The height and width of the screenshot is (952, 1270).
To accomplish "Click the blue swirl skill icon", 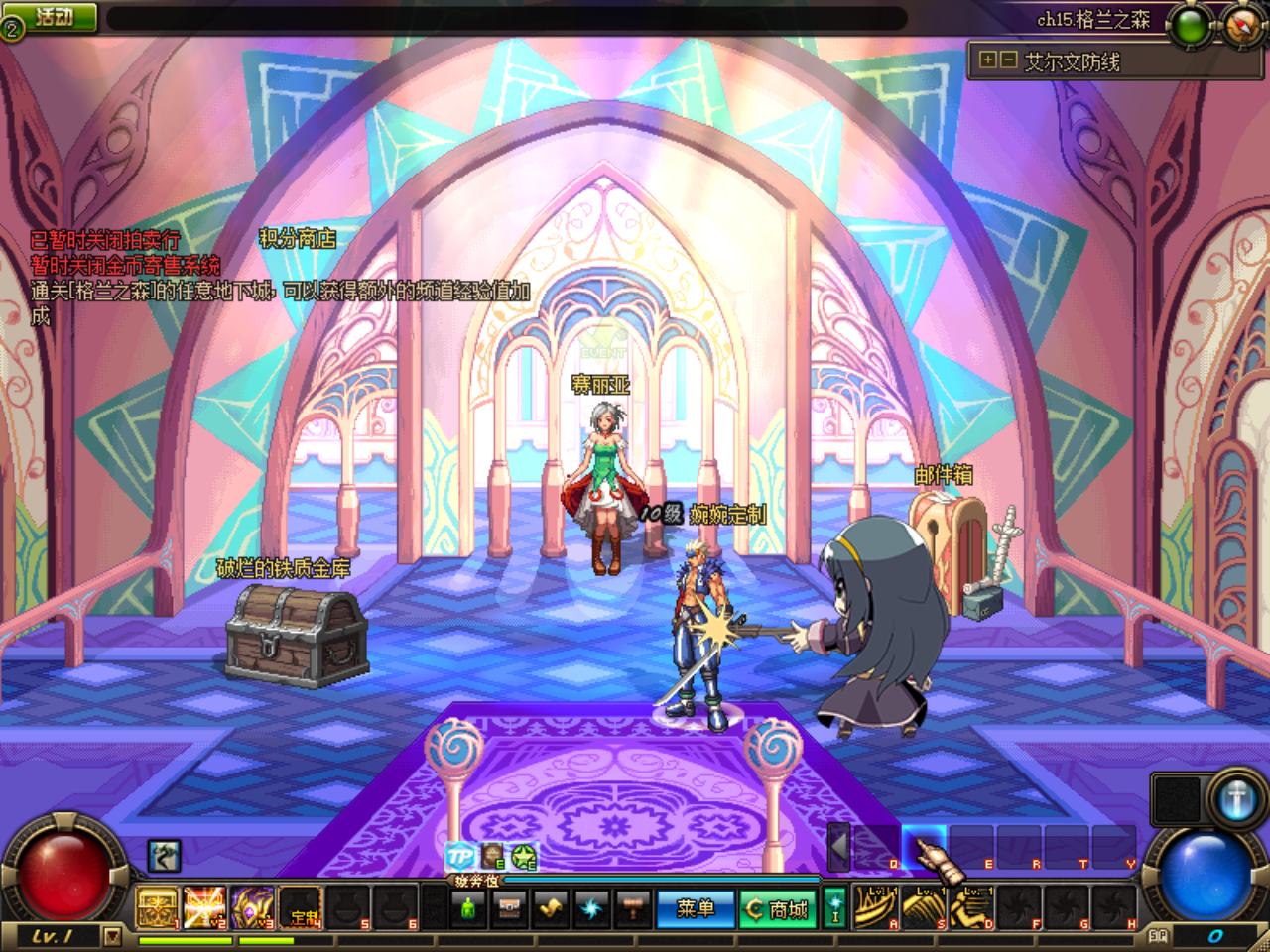I will point(591,907).
